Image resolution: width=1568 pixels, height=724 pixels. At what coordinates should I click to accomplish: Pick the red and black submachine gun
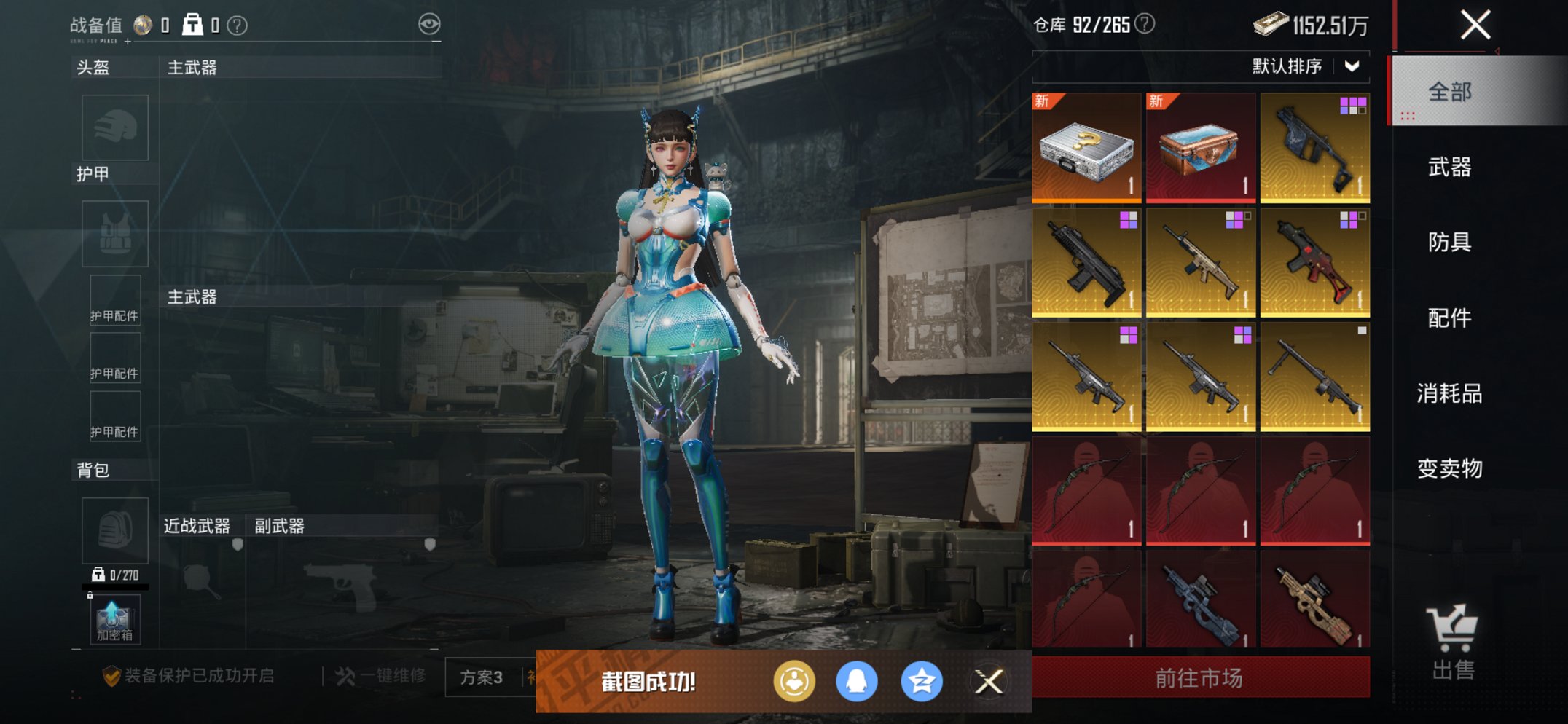coord(1314,263)
